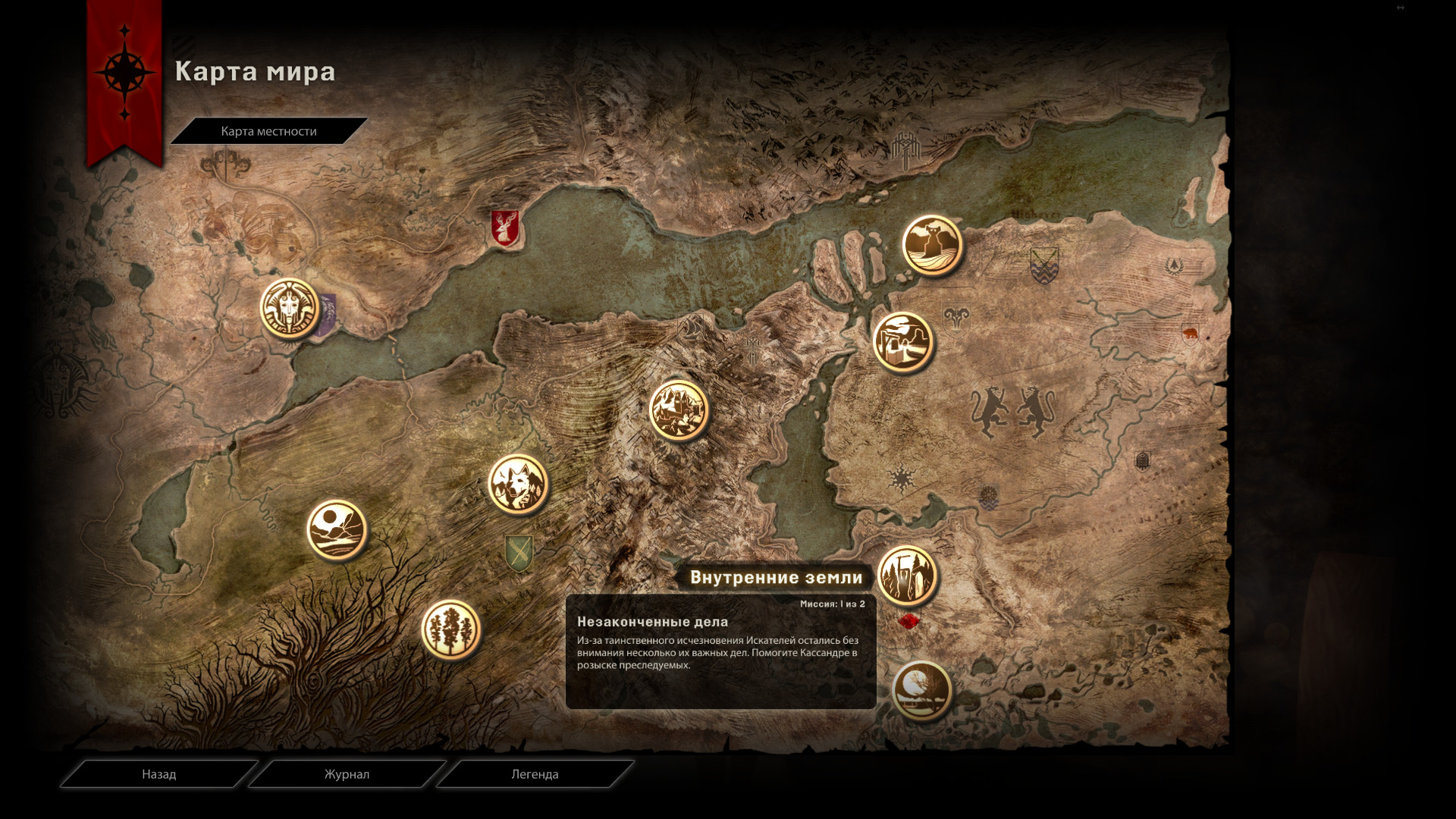The height and width of the screenshot is (819, 1456).
Task: Select the moon over water location marker
Action: 922,691
